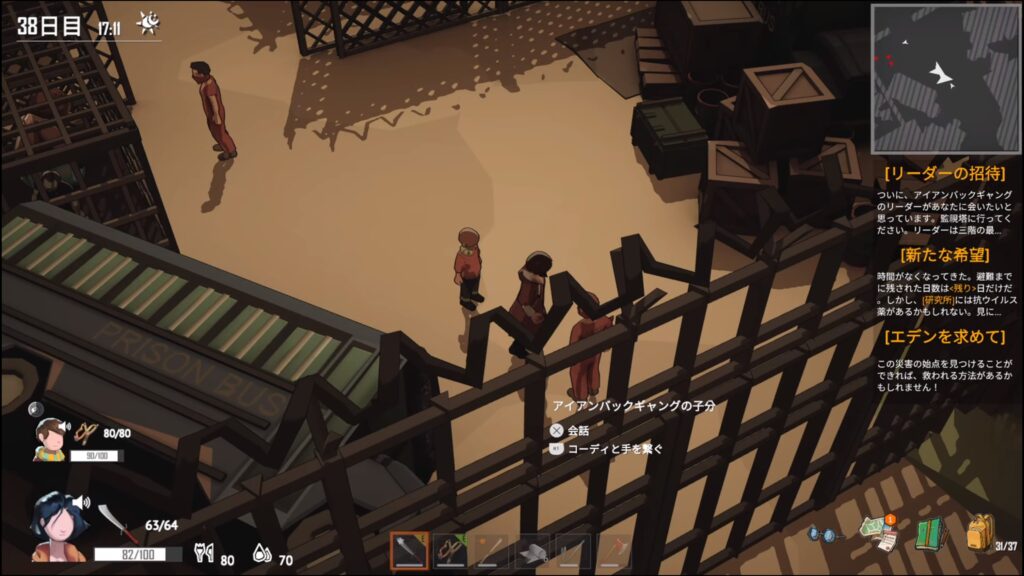Select the brown-haired boy companion portrait
The image size is (1024, 576).
click(50, 438)
